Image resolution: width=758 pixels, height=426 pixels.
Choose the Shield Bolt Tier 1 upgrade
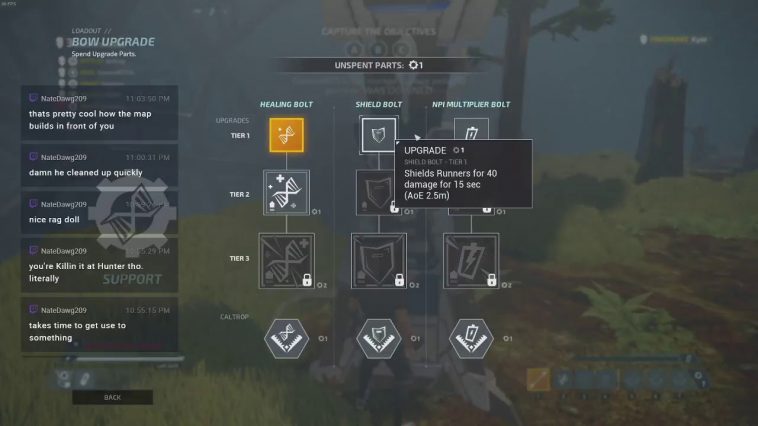pyautogui.click(x=378, y=135)
